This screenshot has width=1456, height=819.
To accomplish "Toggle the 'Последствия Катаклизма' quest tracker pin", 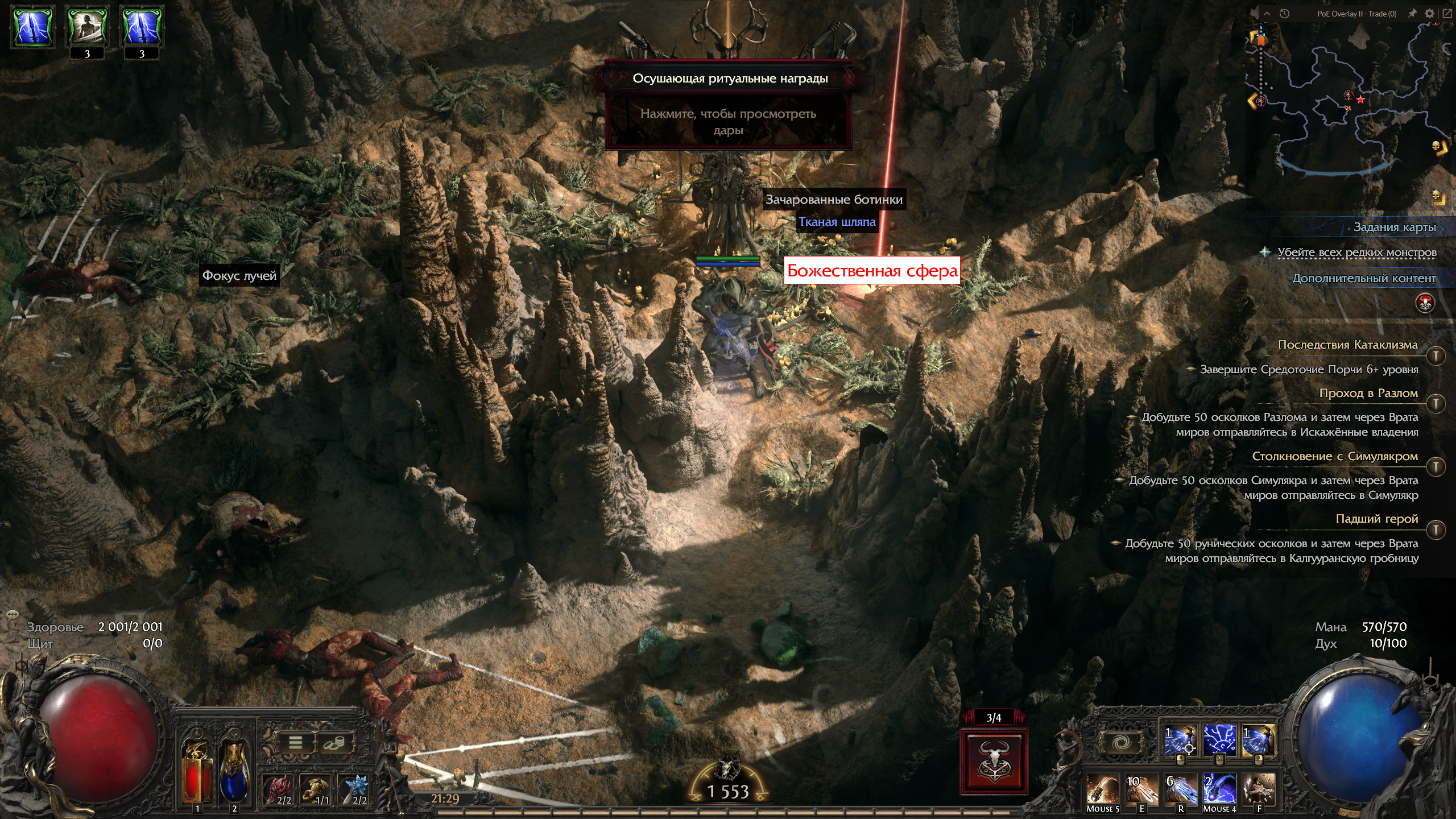I will [1436, 356].
